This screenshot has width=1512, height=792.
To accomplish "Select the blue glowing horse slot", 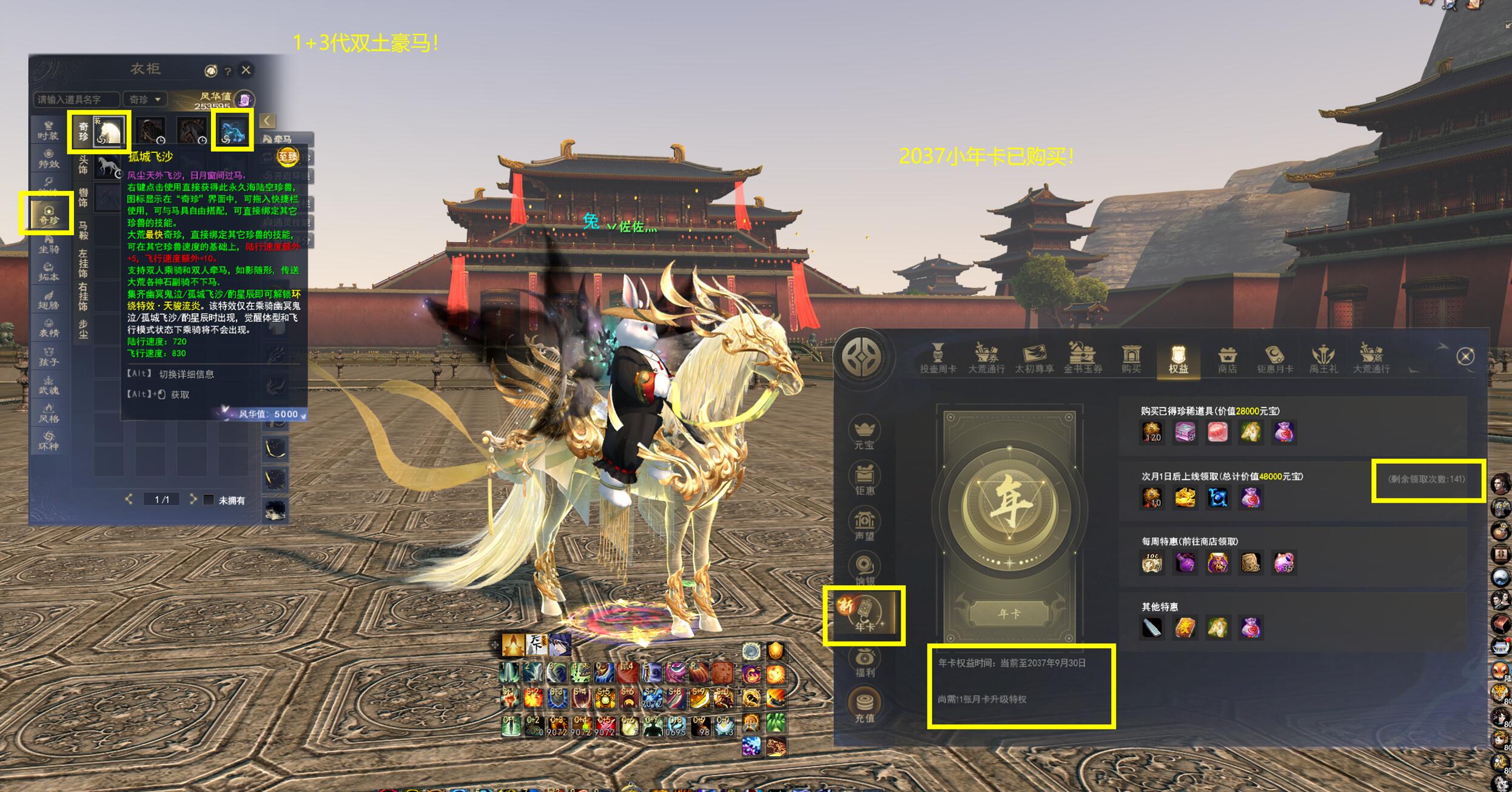I will point(233,131).
